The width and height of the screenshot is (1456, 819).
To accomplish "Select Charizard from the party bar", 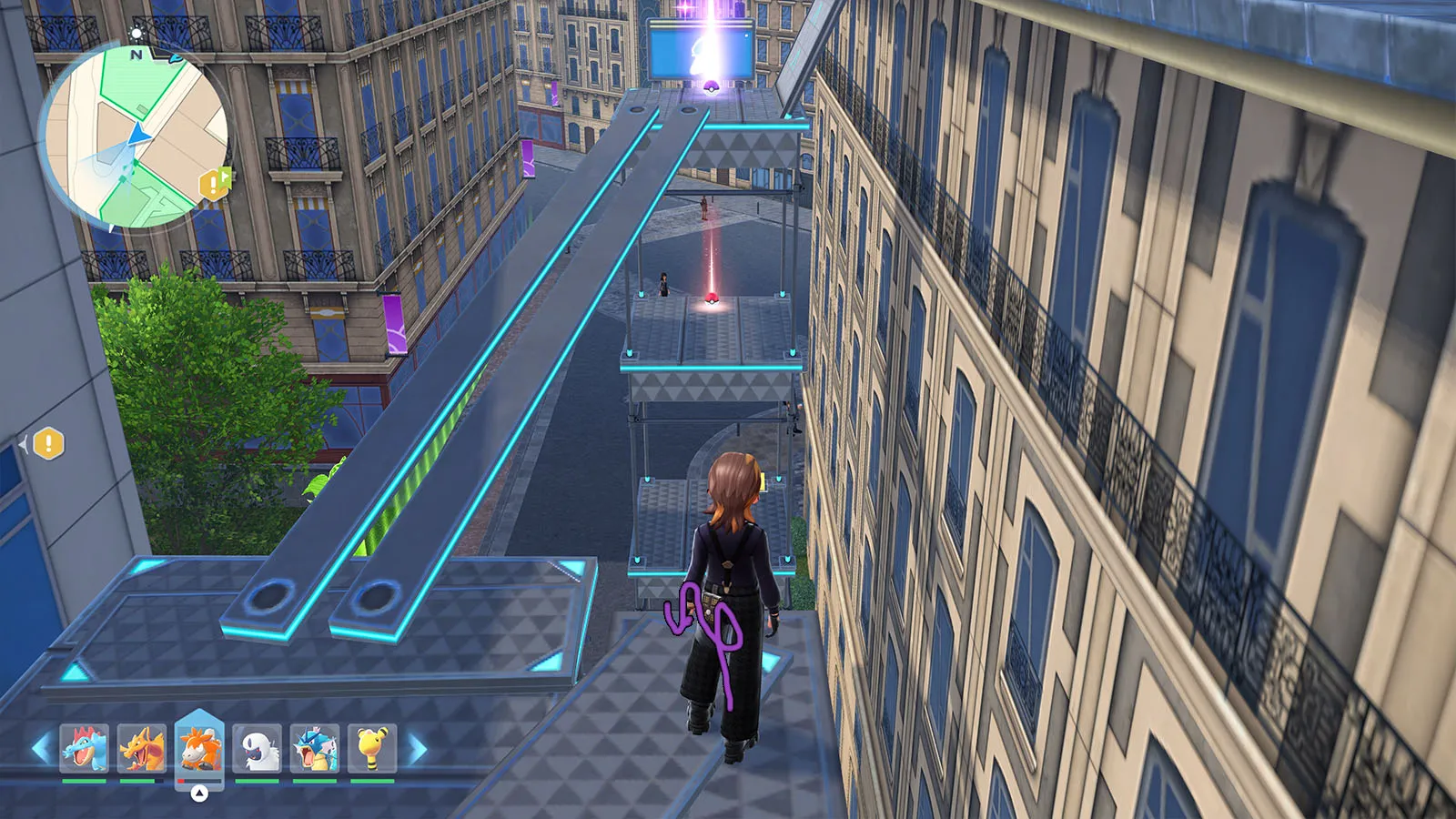I will [x=142, y=748].
